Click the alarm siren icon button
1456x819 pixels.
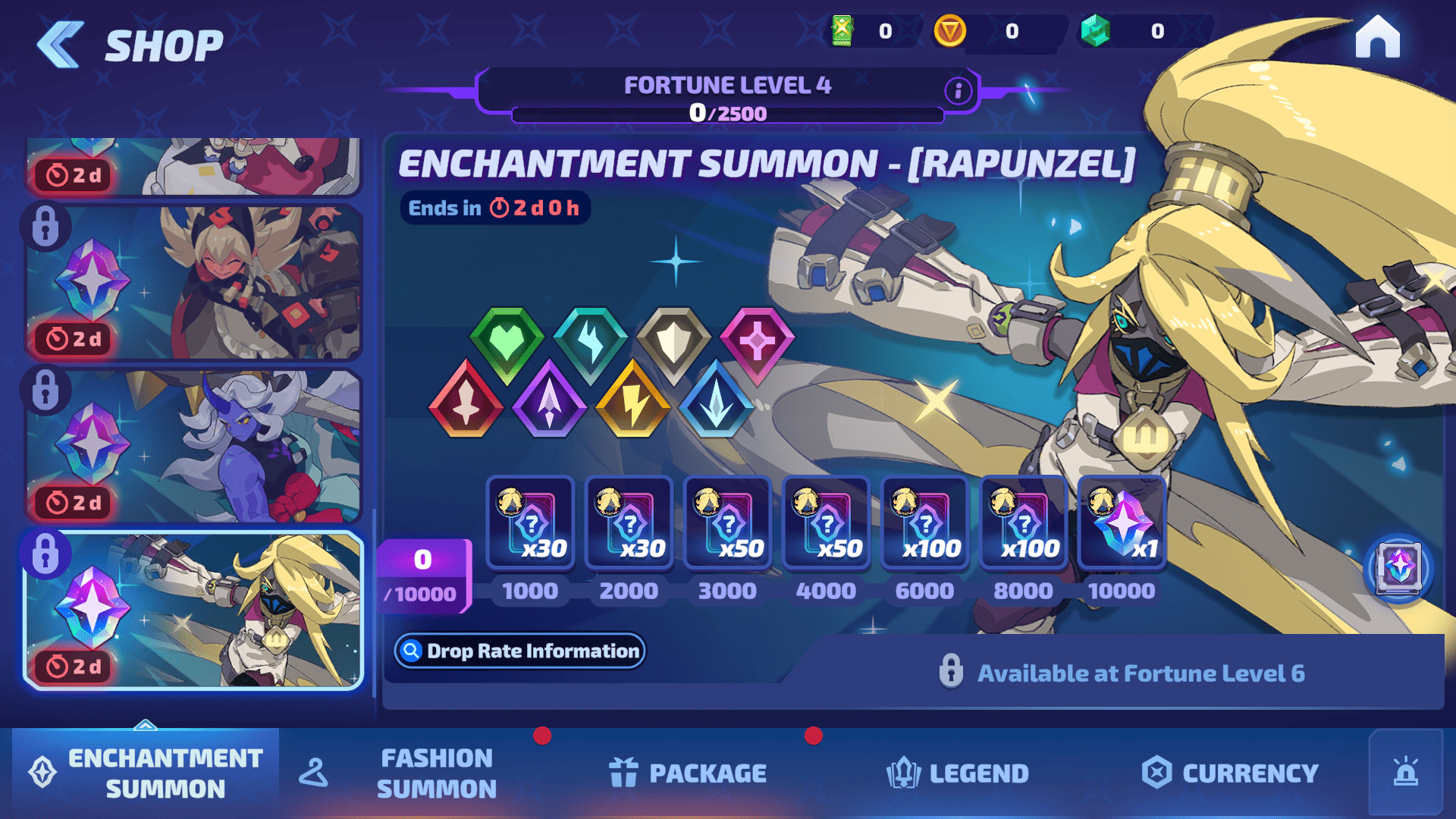point(1406,773)
